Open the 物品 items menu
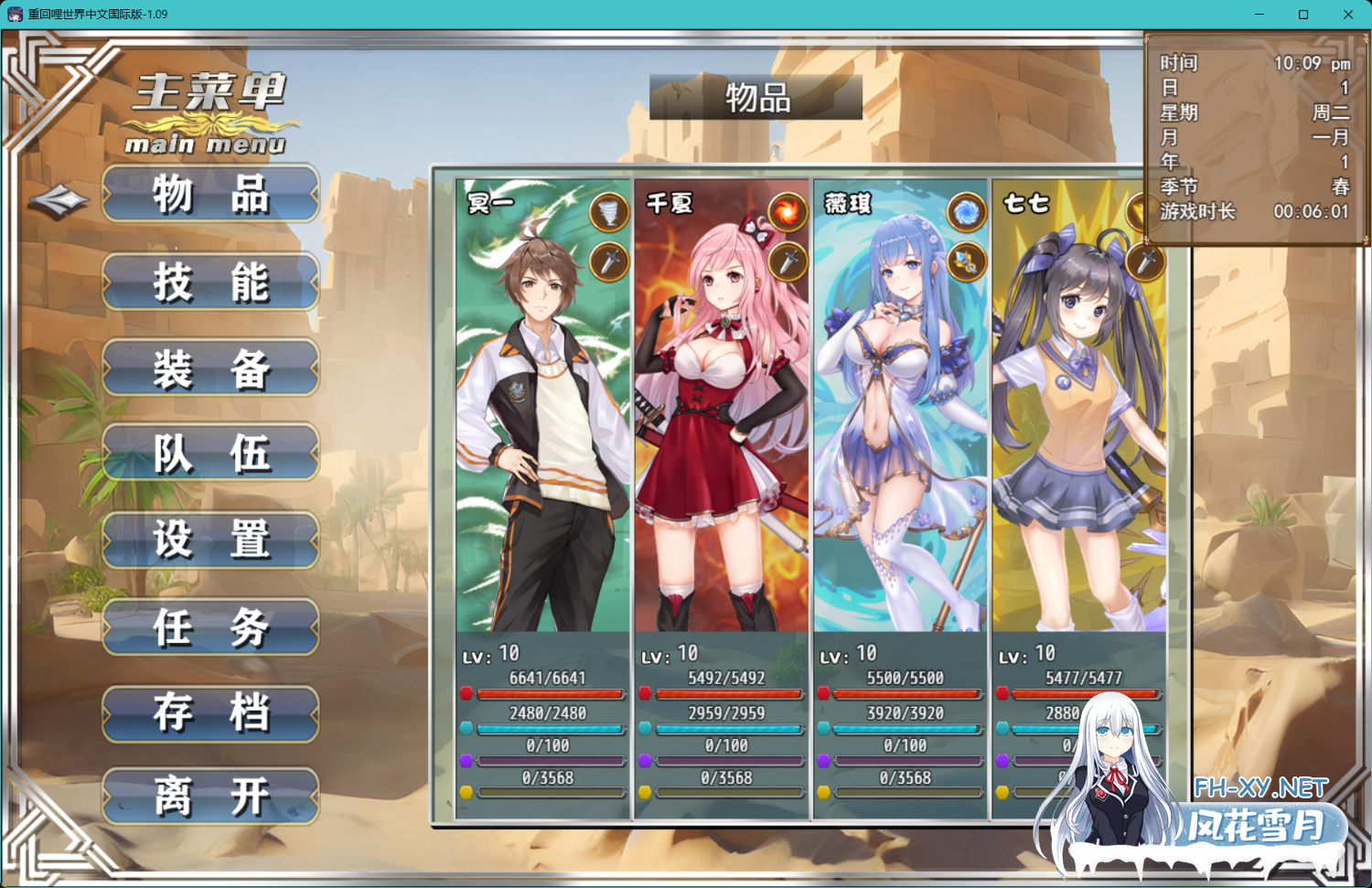This screenshot has height=888, width=1372. pos(210,194)
